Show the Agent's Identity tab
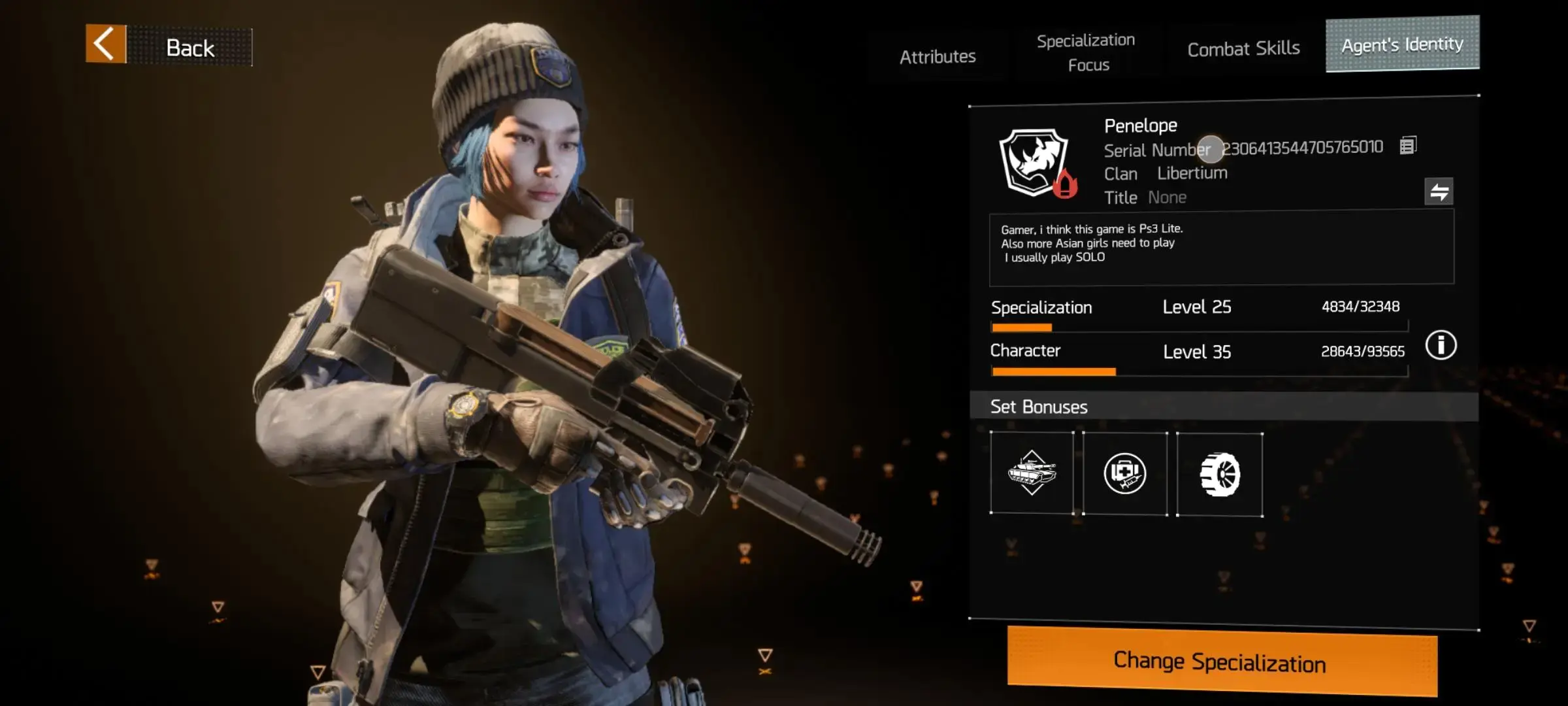Screen dimensions: 1568x706 click(1402, 44)
